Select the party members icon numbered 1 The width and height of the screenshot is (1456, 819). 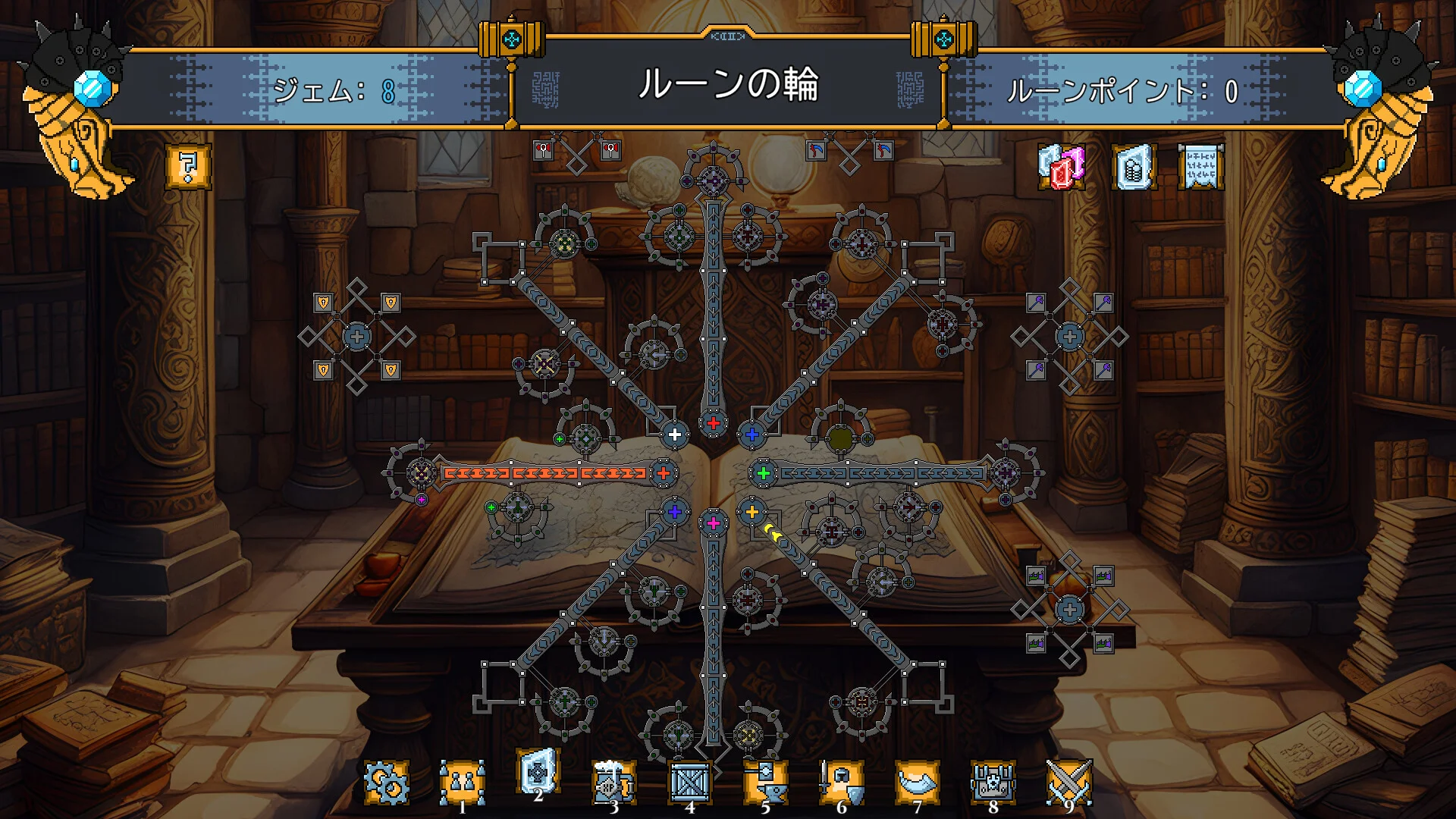[x=463, y=783]
